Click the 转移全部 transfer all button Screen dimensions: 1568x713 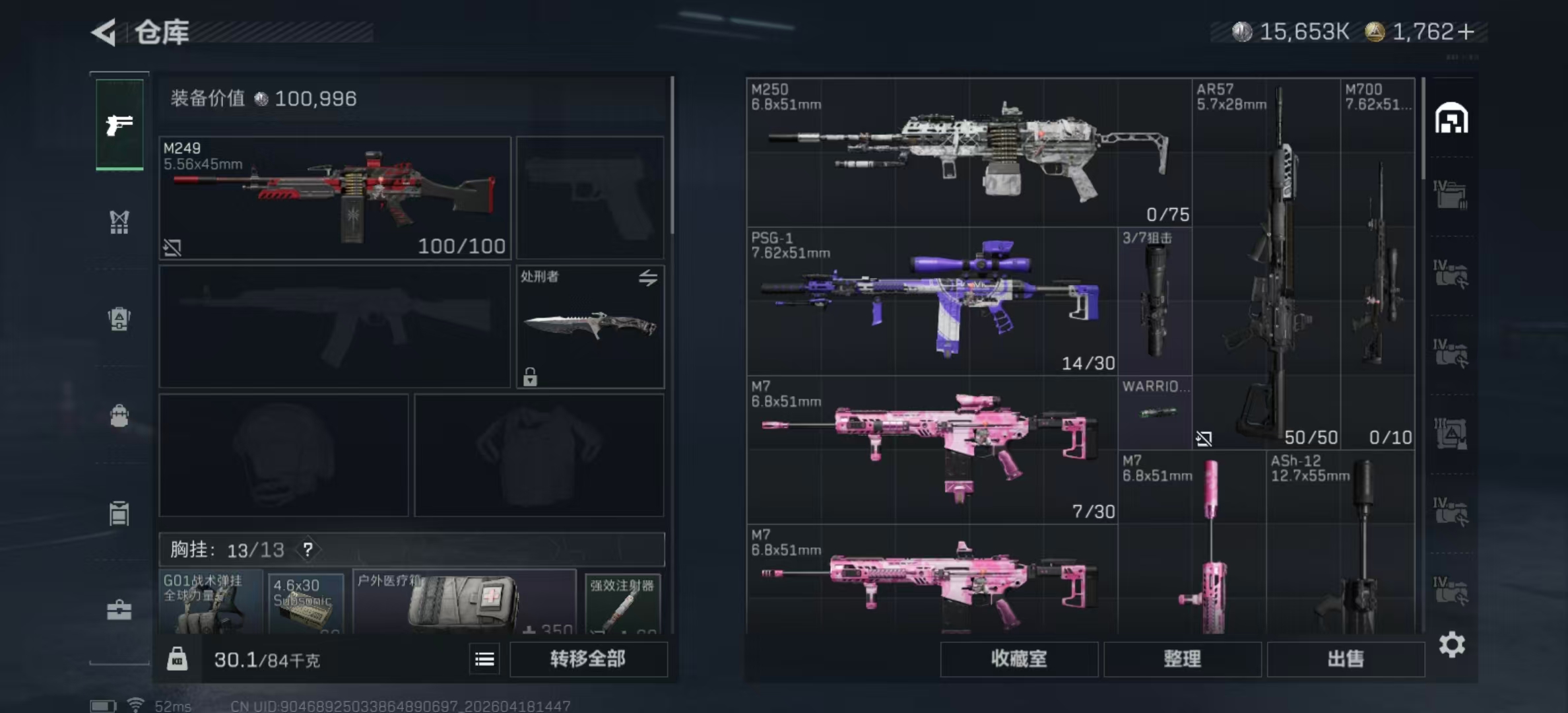(588, 658)
